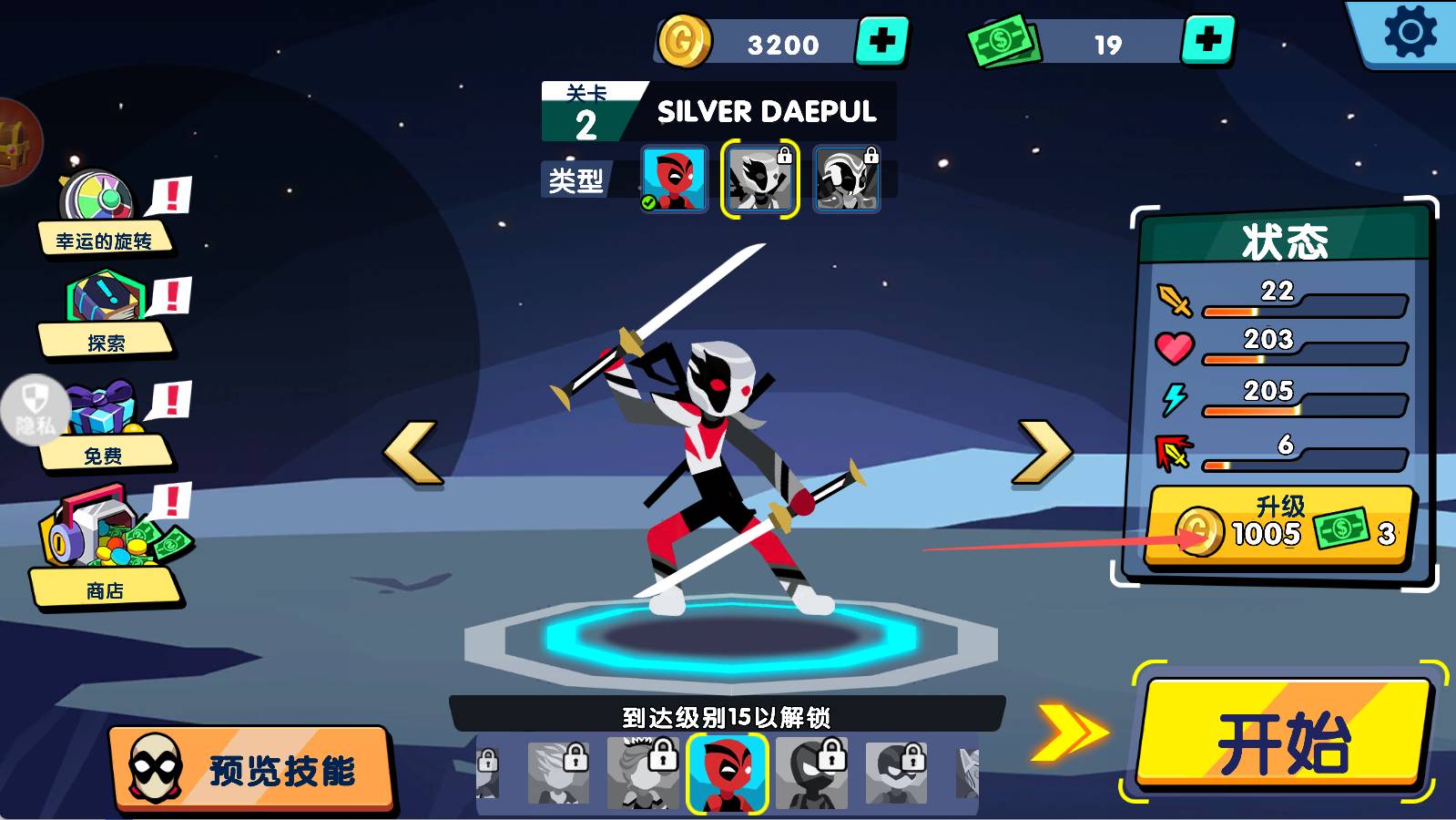
Task: Add more gold coins with plus button
Action: (x=881, y=41)
